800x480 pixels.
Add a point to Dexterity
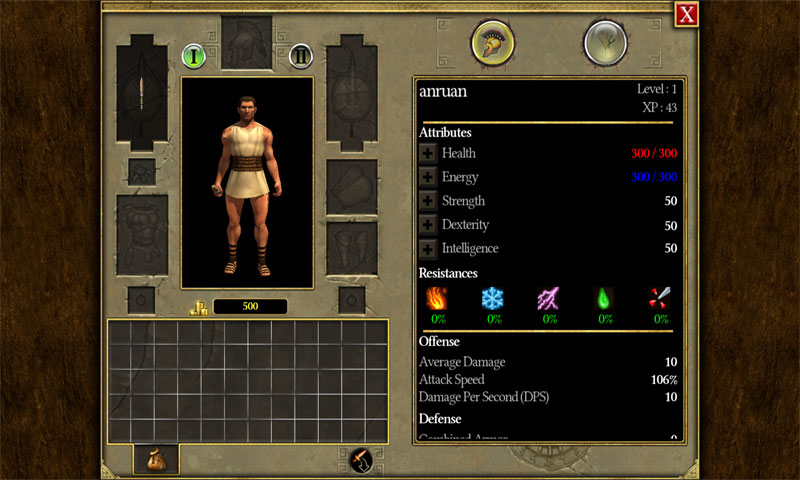click(x=428, y=225)
